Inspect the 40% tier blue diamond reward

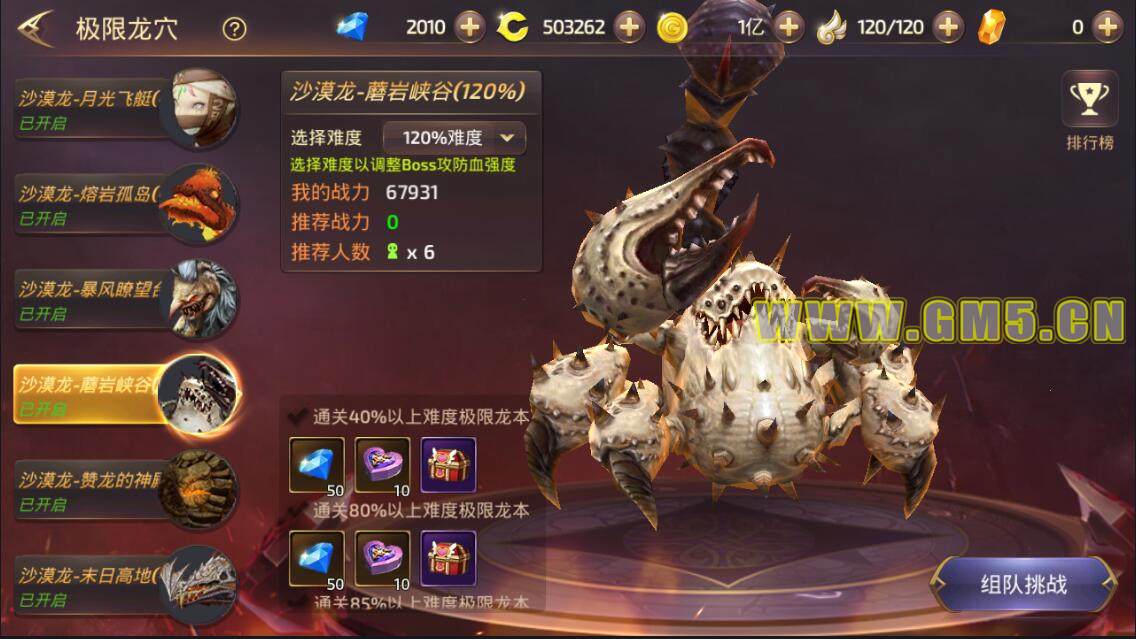[x=316, y=465]
